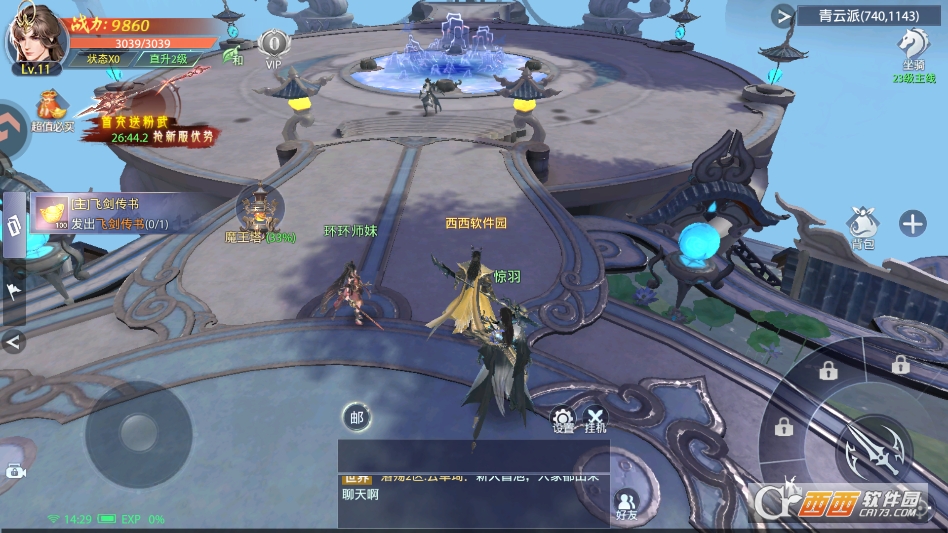Screen dimensions: 948x533
Task: Open the peace mode leaf icon
Action: pos(234,55)
